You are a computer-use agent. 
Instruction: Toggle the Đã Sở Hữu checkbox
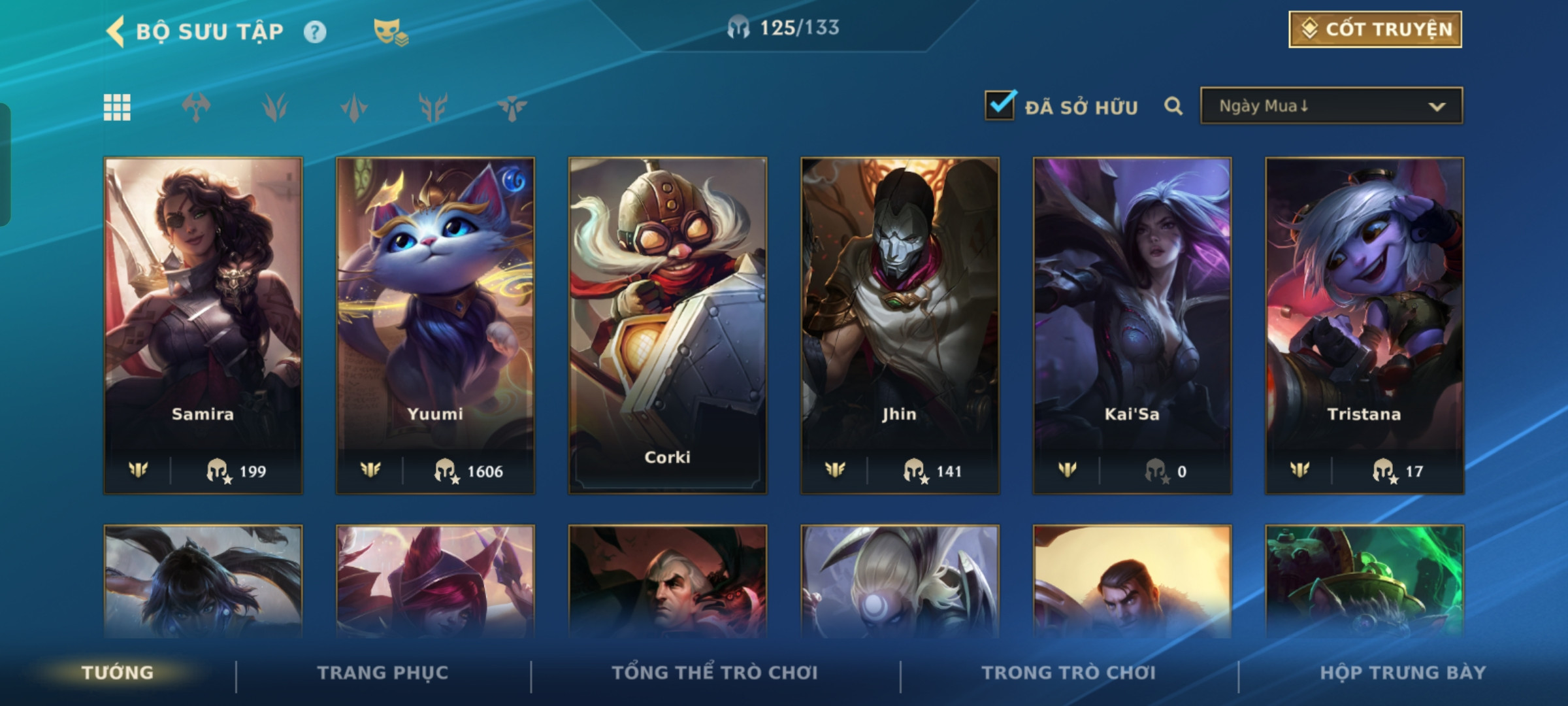1000,105
